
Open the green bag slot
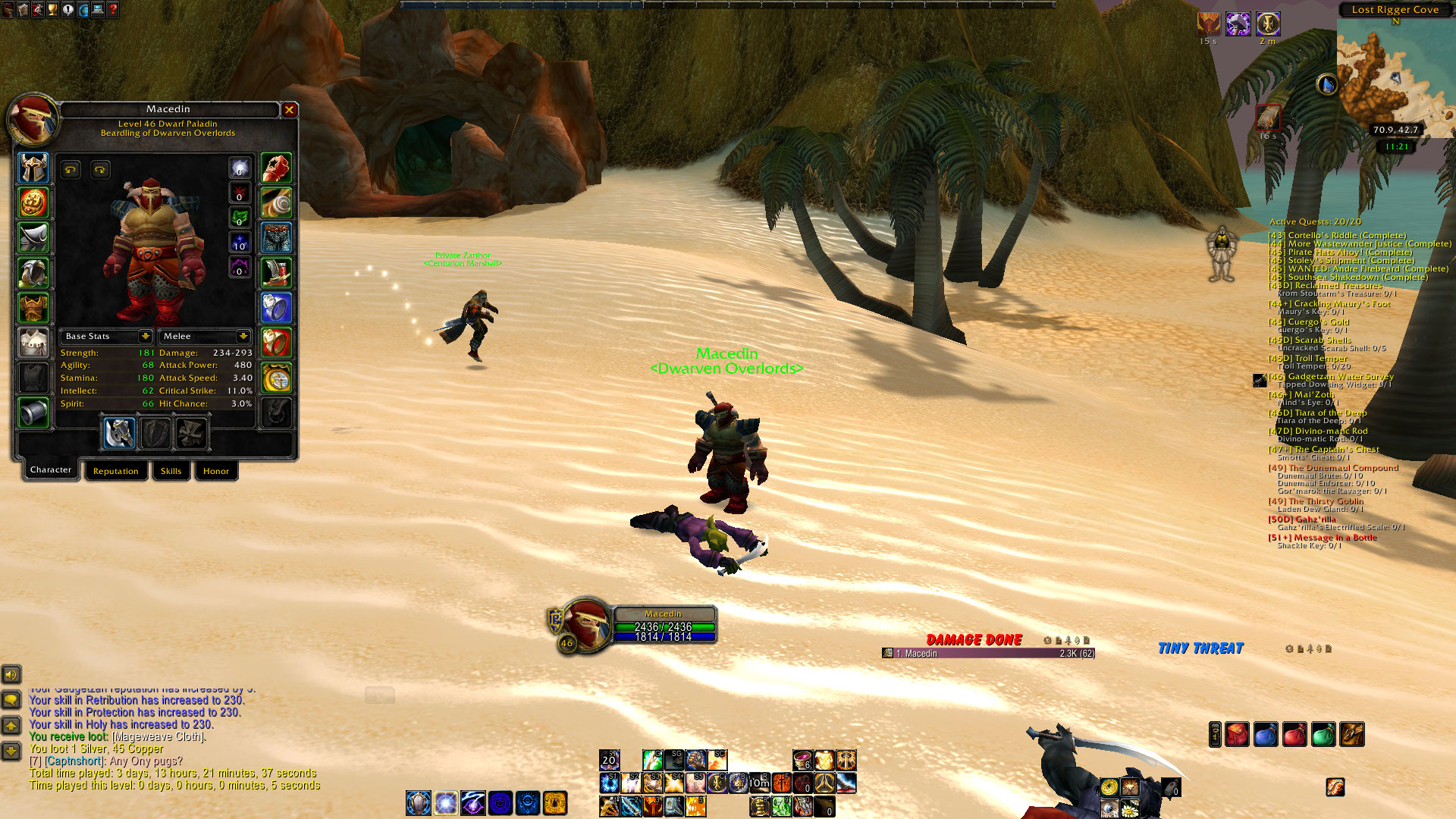coord(1323,734)
